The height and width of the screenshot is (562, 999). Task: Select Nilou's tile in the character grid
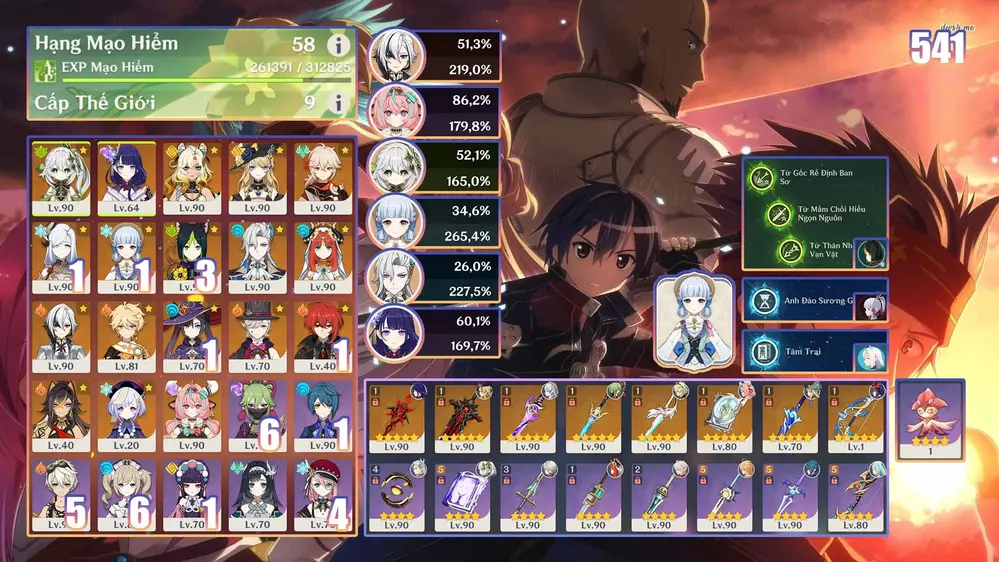pos(322,257)
